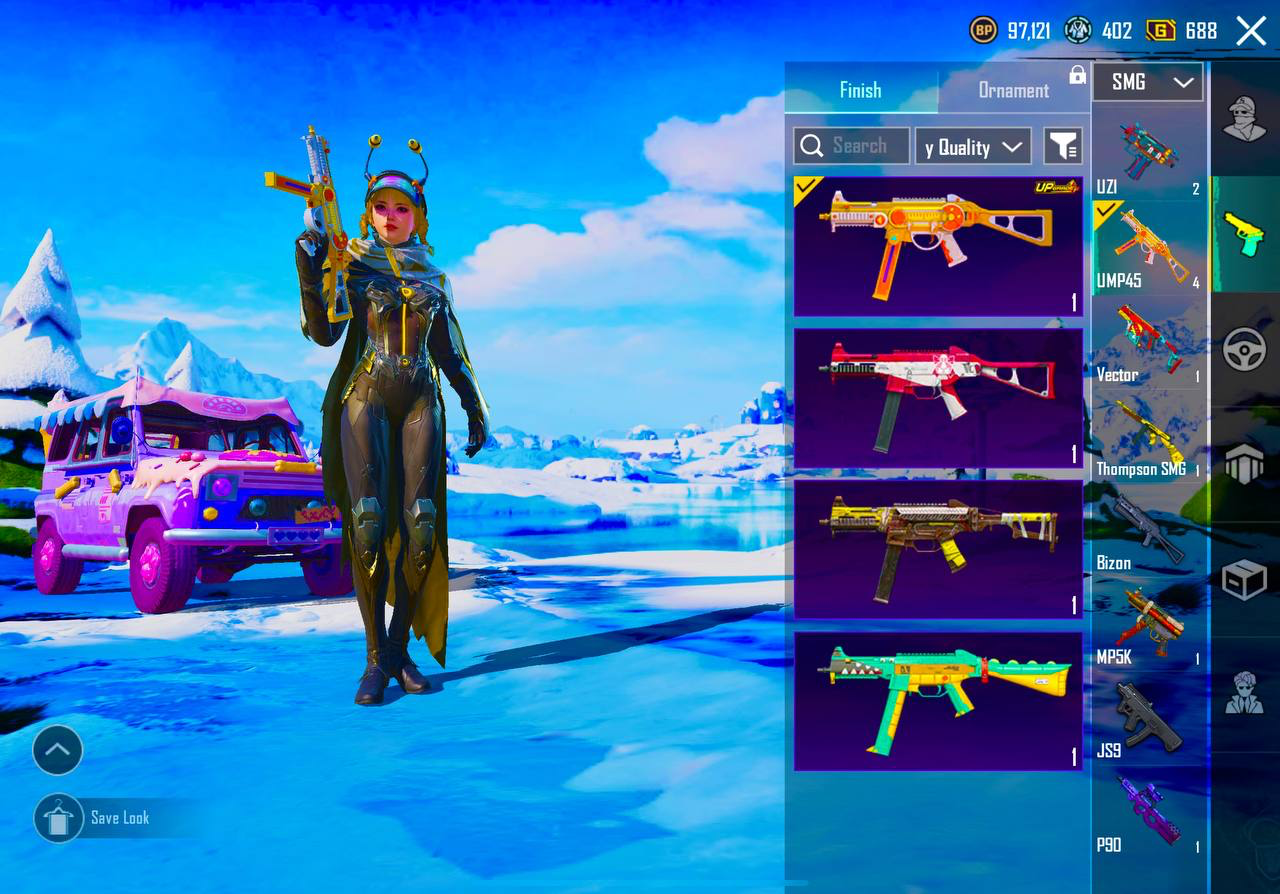Open the vehicle steering wheel category
Image resolution: width=1280 pixels, height=894 pixels.
[x=1245, y=350]
